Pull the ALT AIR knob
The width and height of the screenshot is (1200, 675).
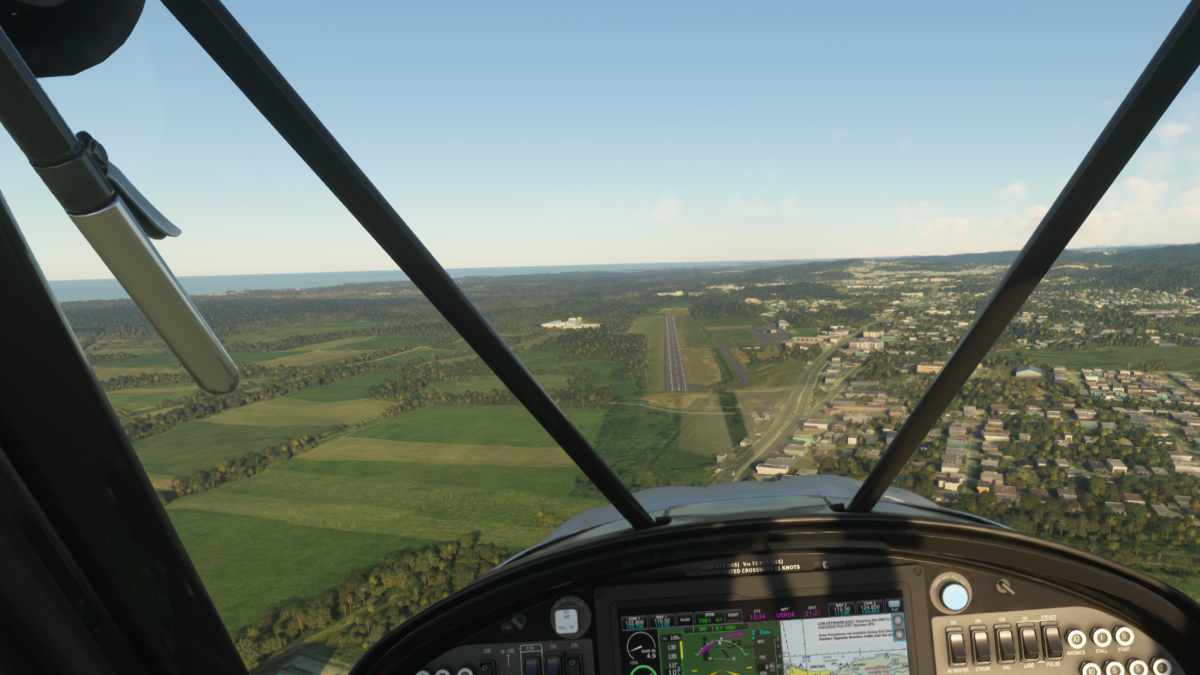[569, 619]
